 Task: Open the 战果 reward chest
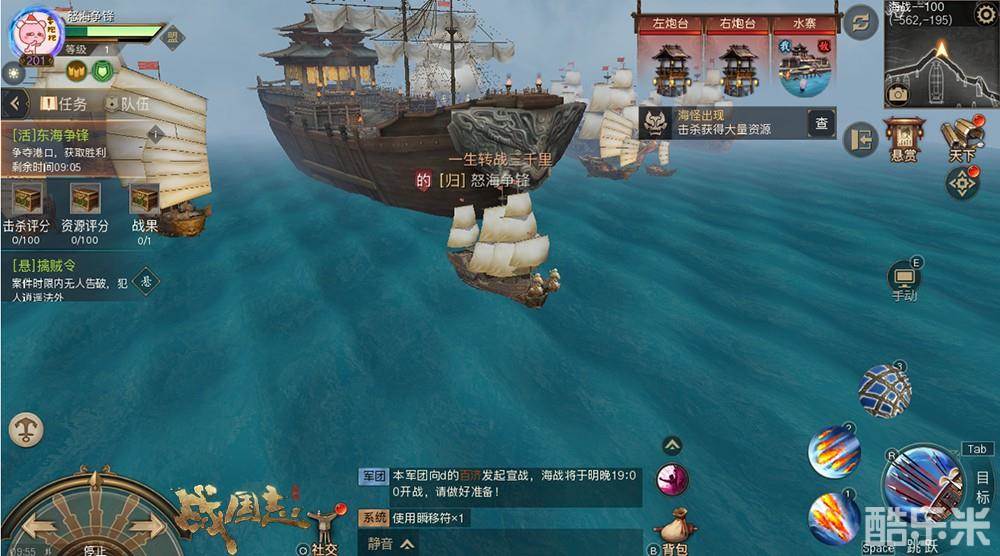144,198
